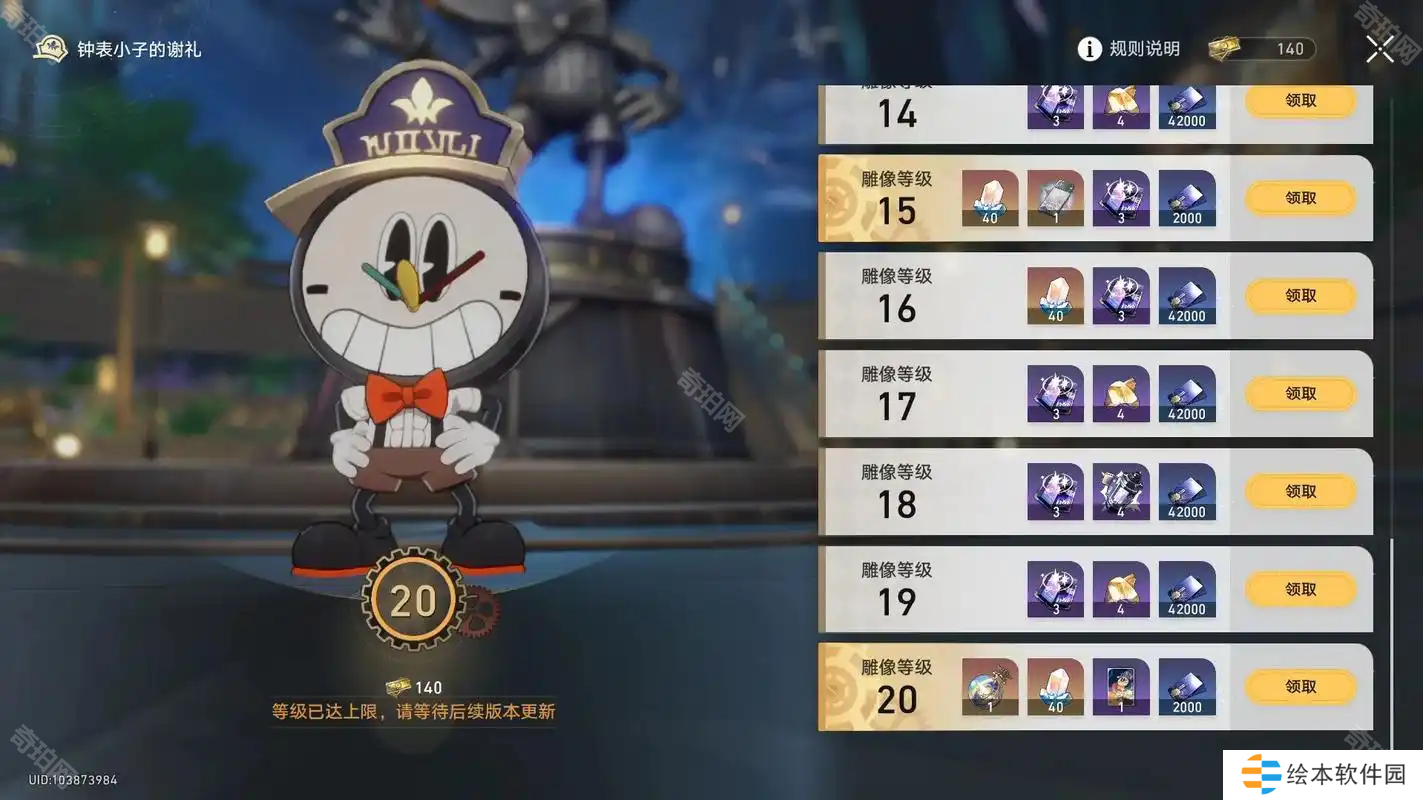View the level 19 credits 42000 reward
Screen dimensions: 1423x800
pyautogui.click(x=1187, y=589)
